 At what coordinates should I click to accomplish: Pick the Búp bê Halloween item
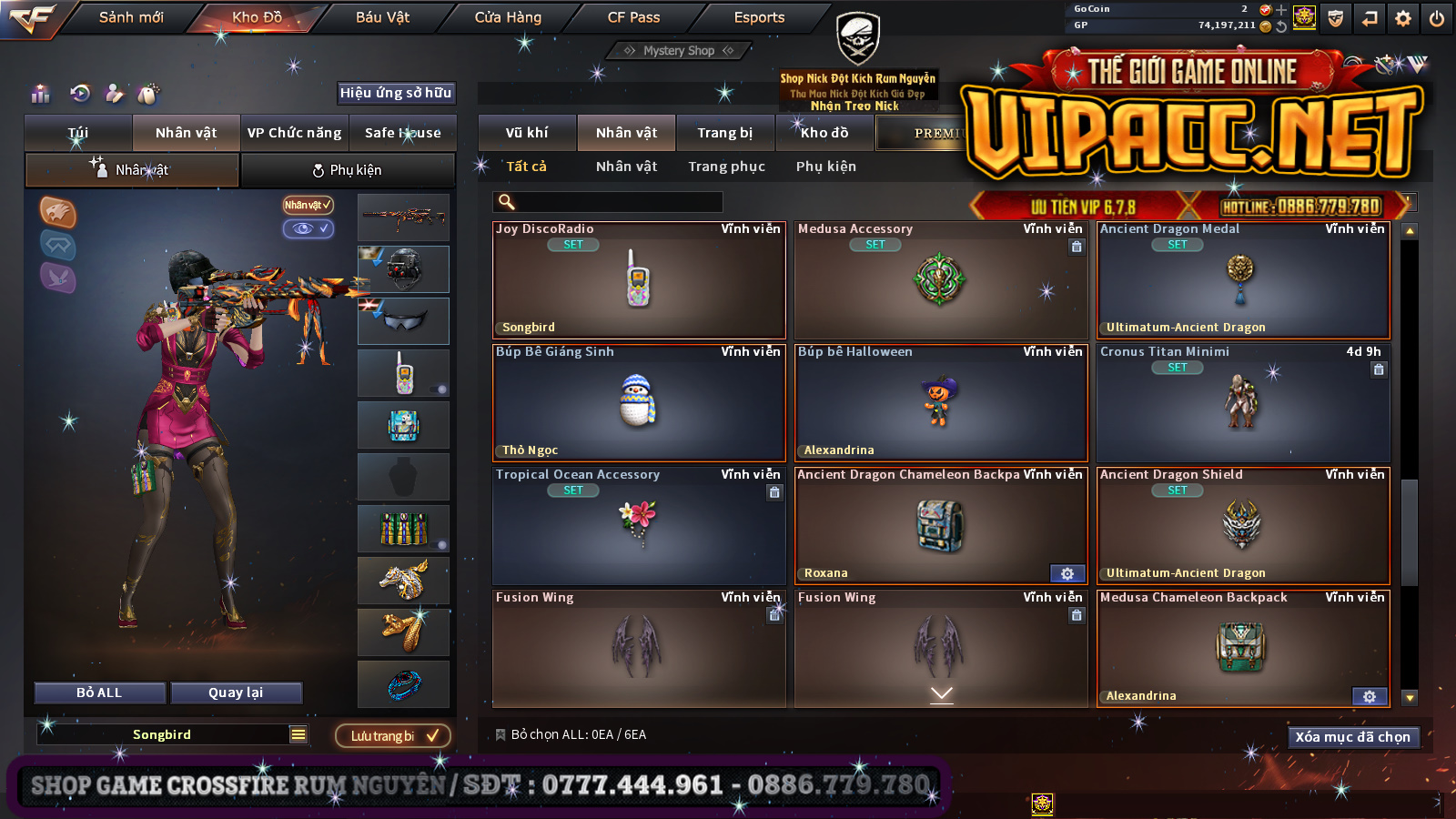(940, 403)
